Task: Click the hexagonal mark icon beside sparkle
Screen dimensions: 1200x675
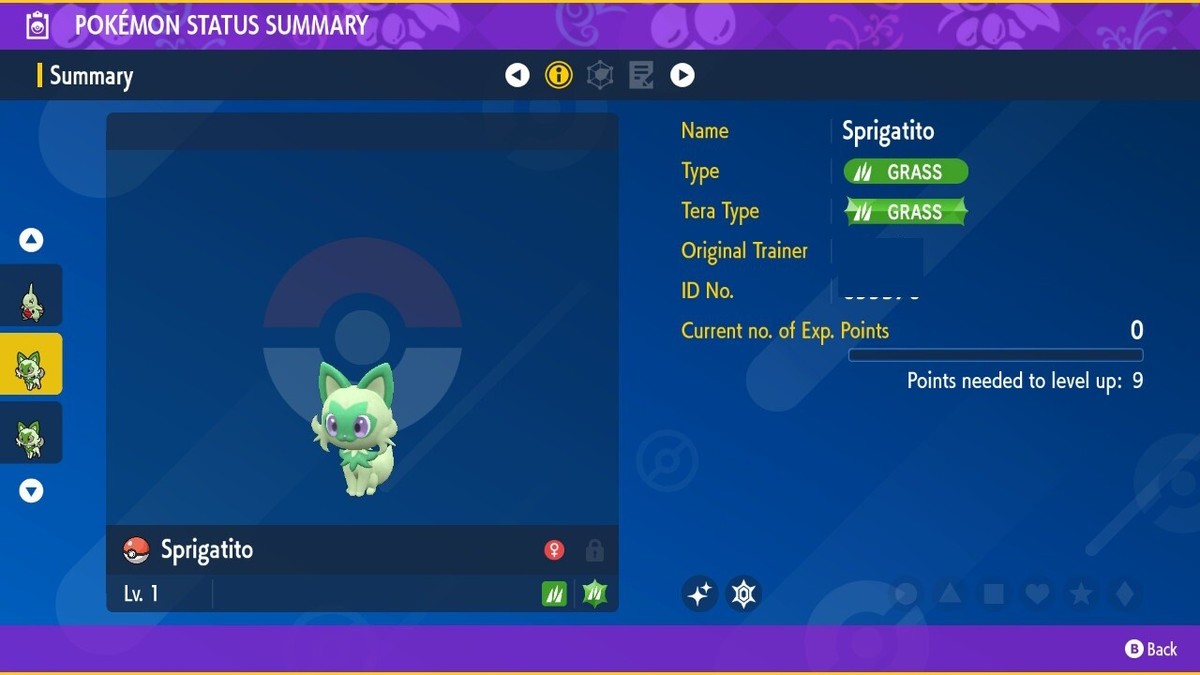Action: tap(743, 594)
